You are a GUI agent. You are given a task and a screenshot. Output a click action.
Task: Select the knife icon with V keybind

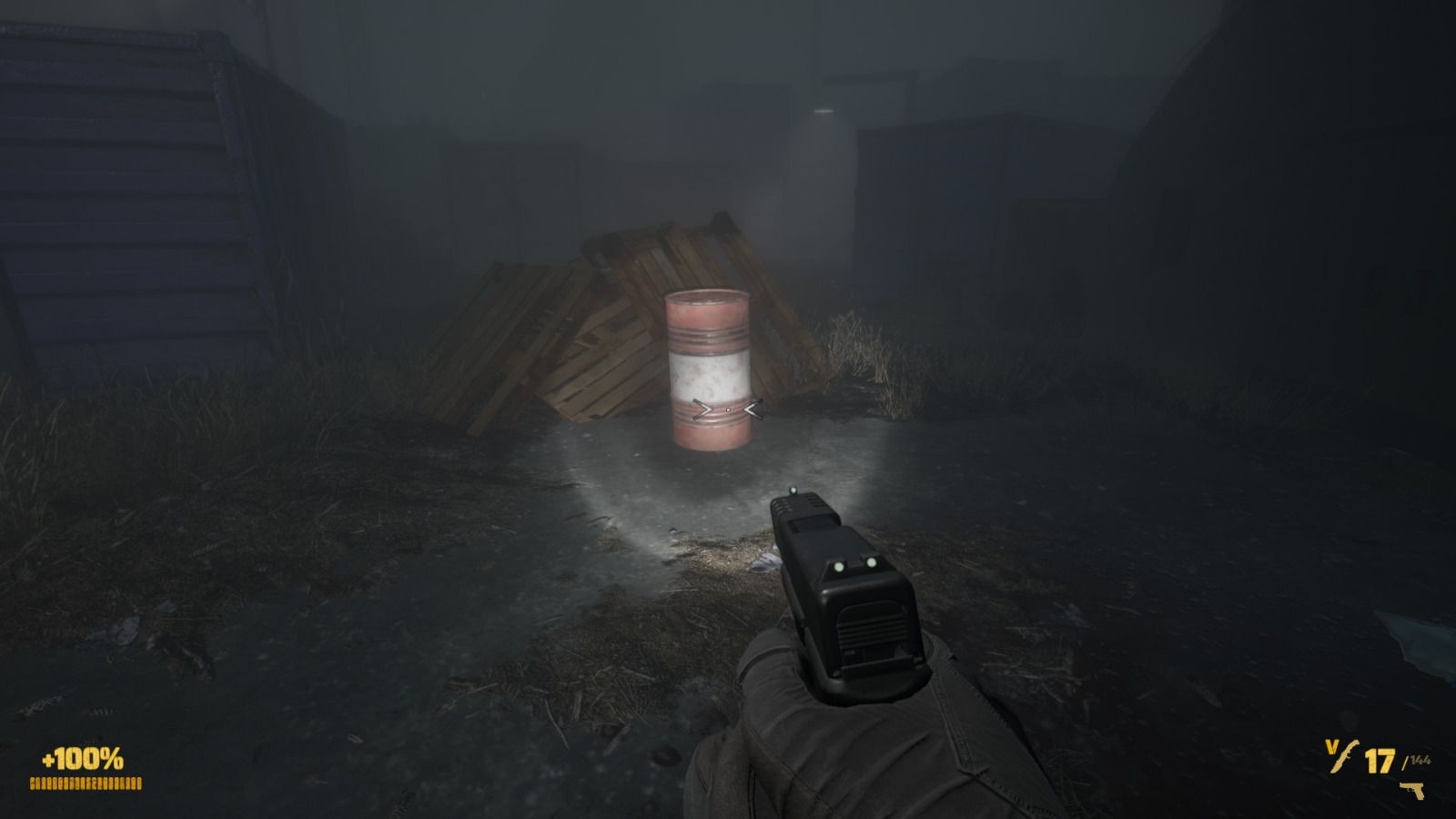(1344, 755)
